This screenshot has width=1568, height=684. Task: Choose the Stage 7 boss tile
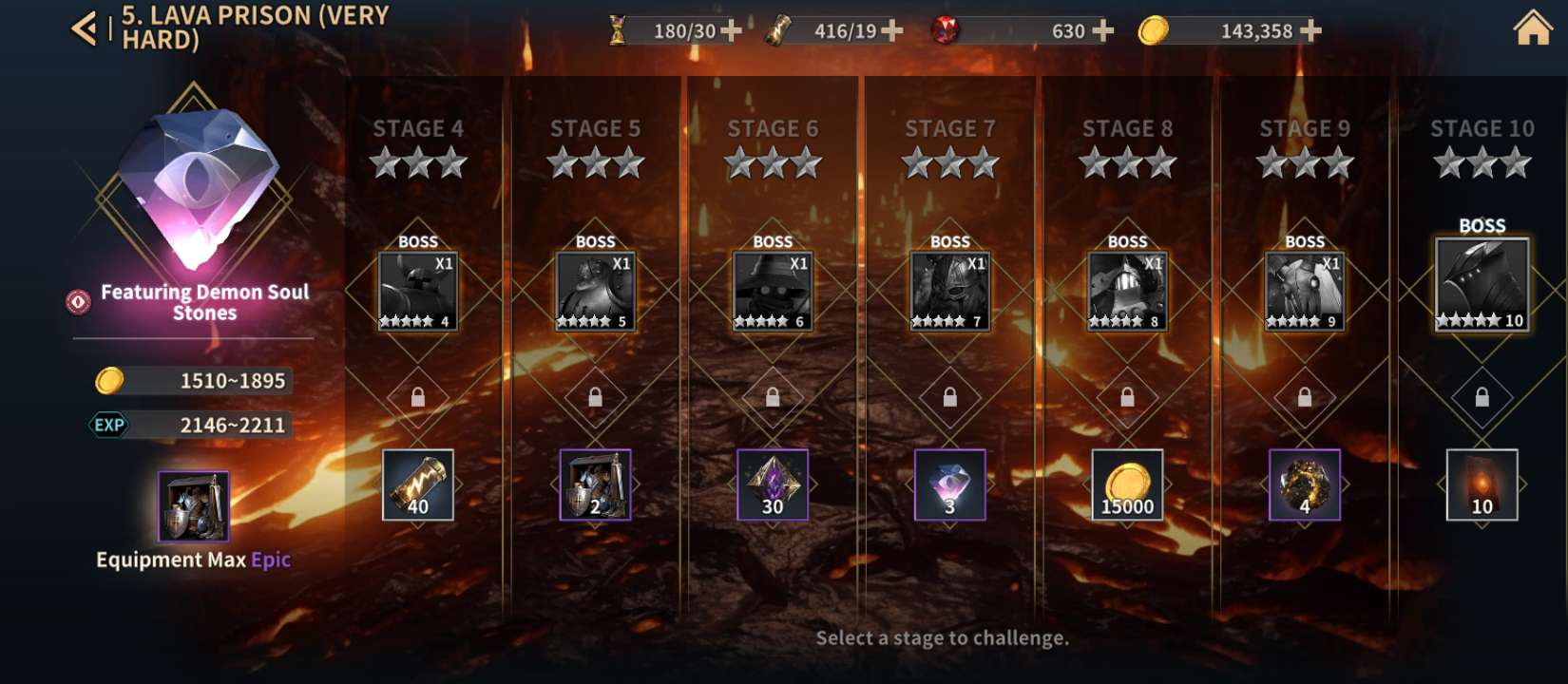point(950,291)
